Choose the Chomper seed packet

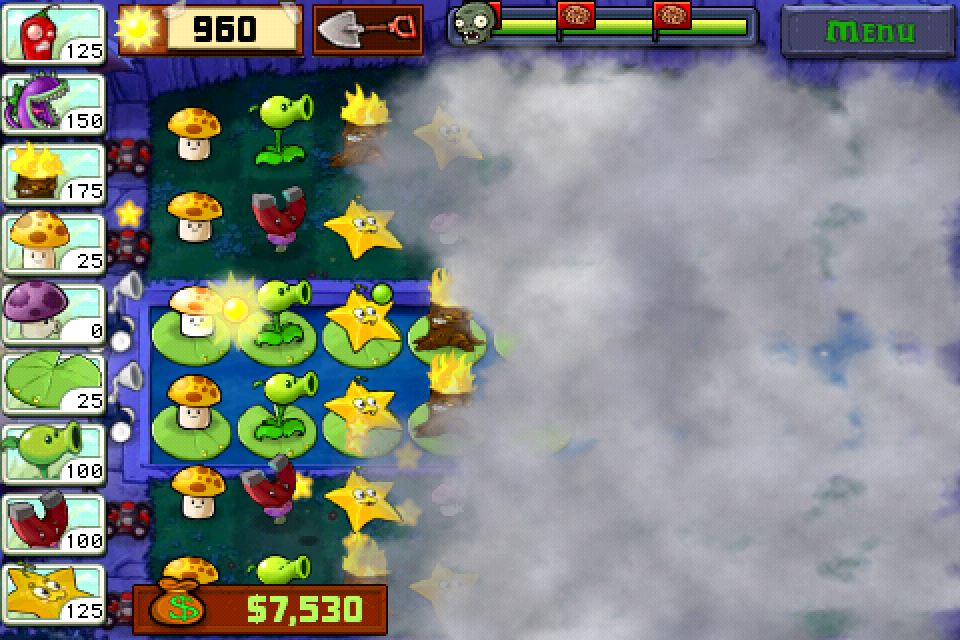click(55, 102)
